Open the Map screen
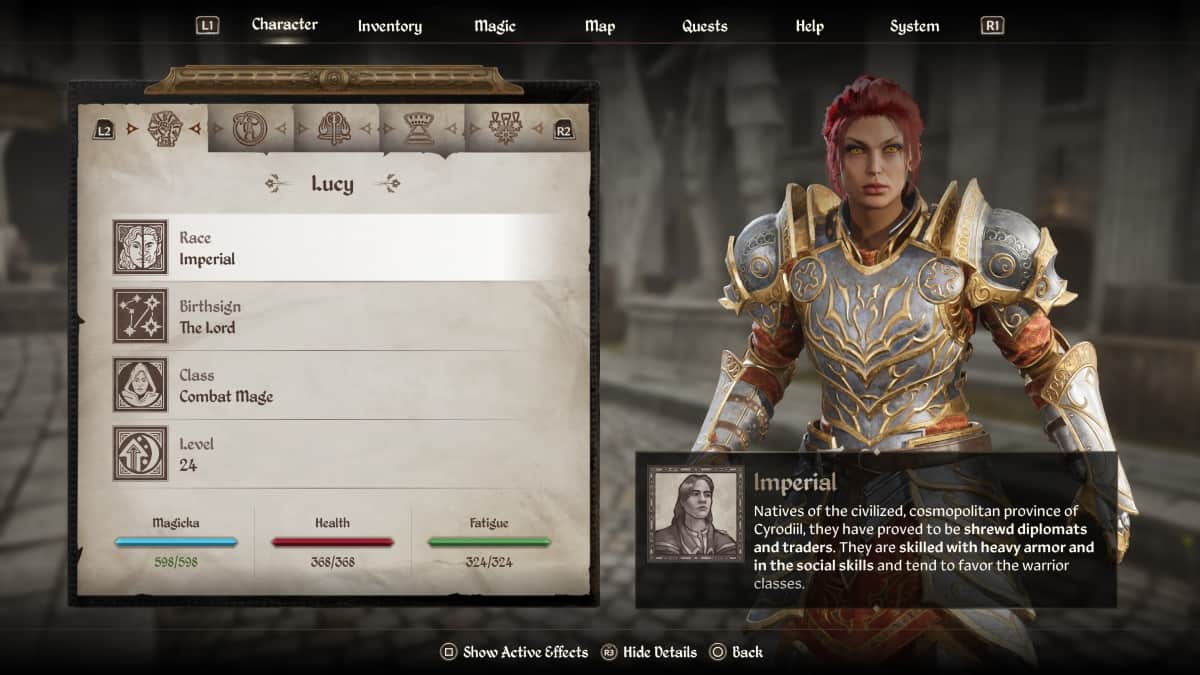 coord(600,26)
